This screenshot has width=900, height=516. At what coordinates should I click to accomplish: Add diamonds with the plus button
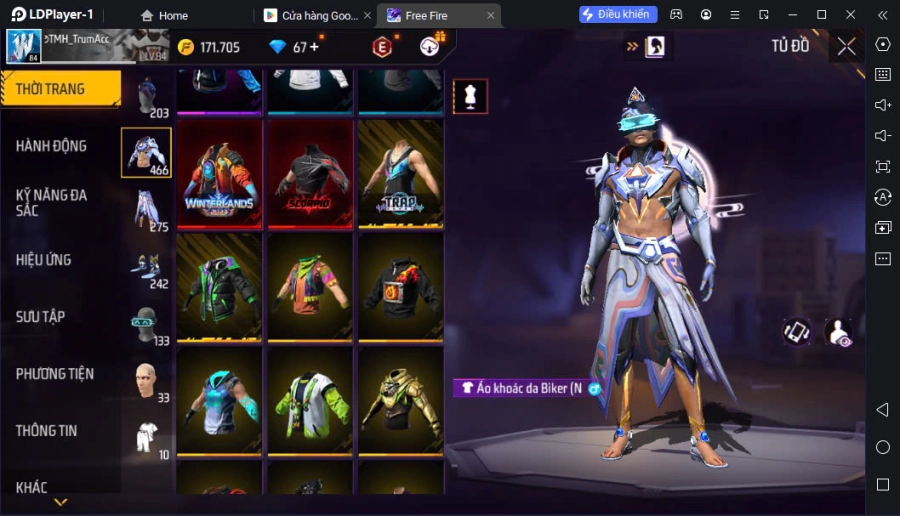314,47
